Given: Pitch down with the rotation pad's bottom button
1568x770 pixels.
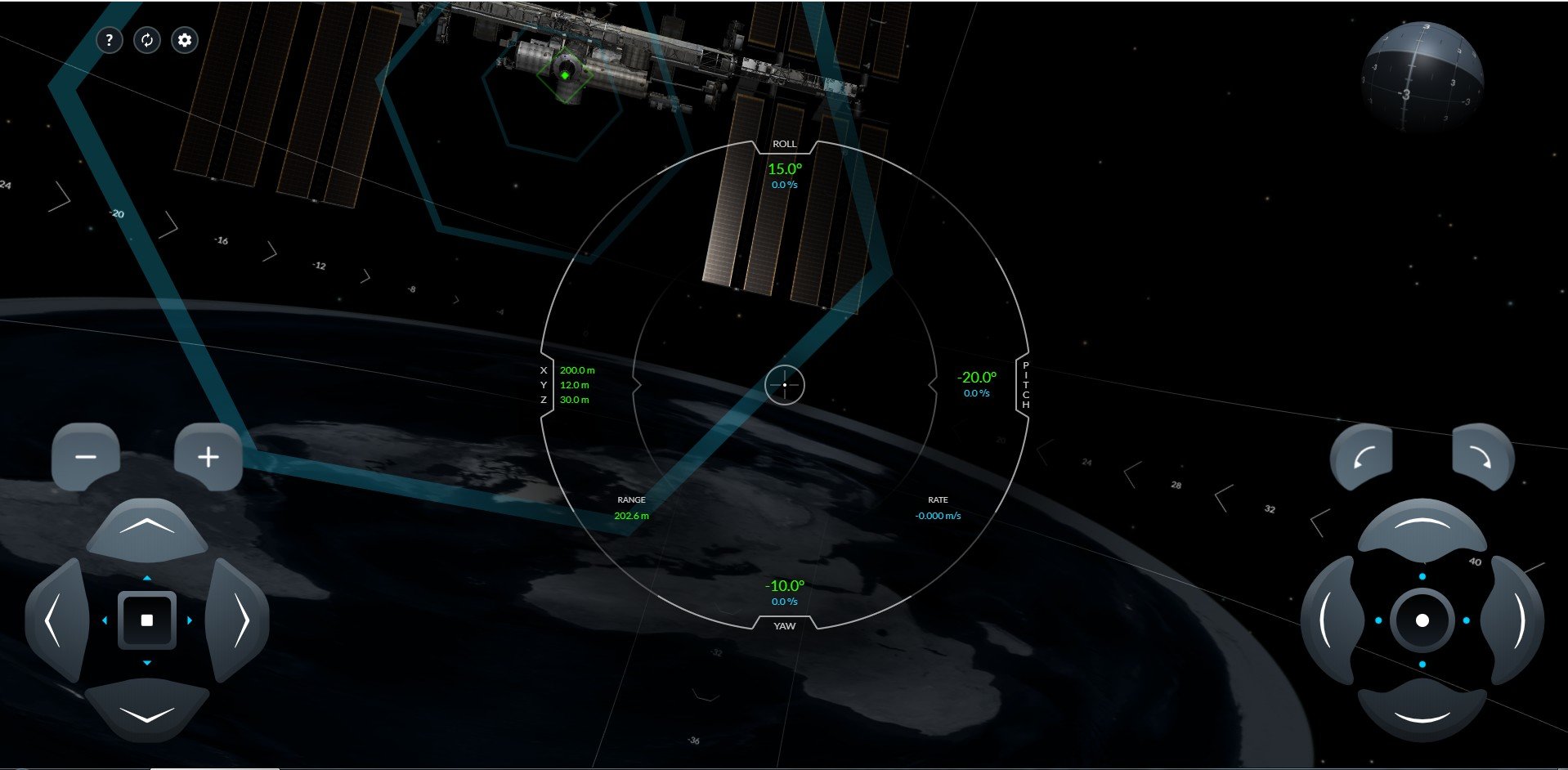Looking at the screenshot, I should [x=1422, y=712].
